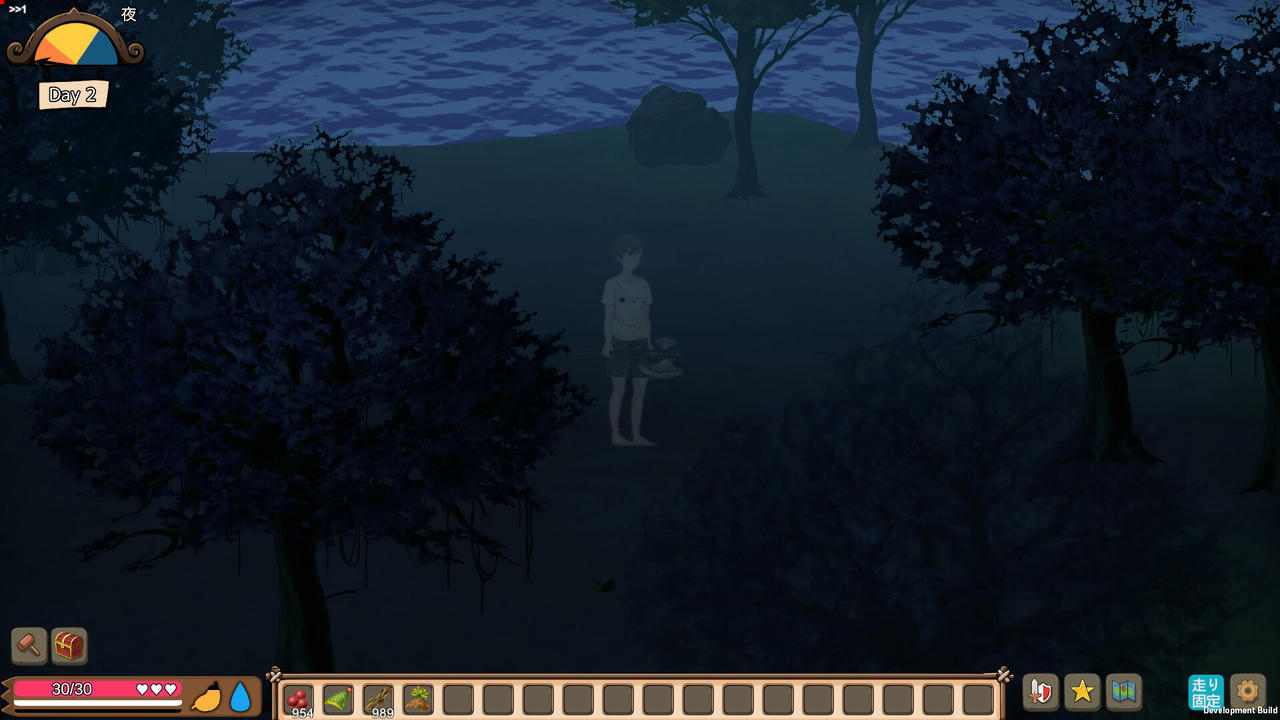Open the quest log via the star icon
1280x720 pixels.
coord(1082,691)
